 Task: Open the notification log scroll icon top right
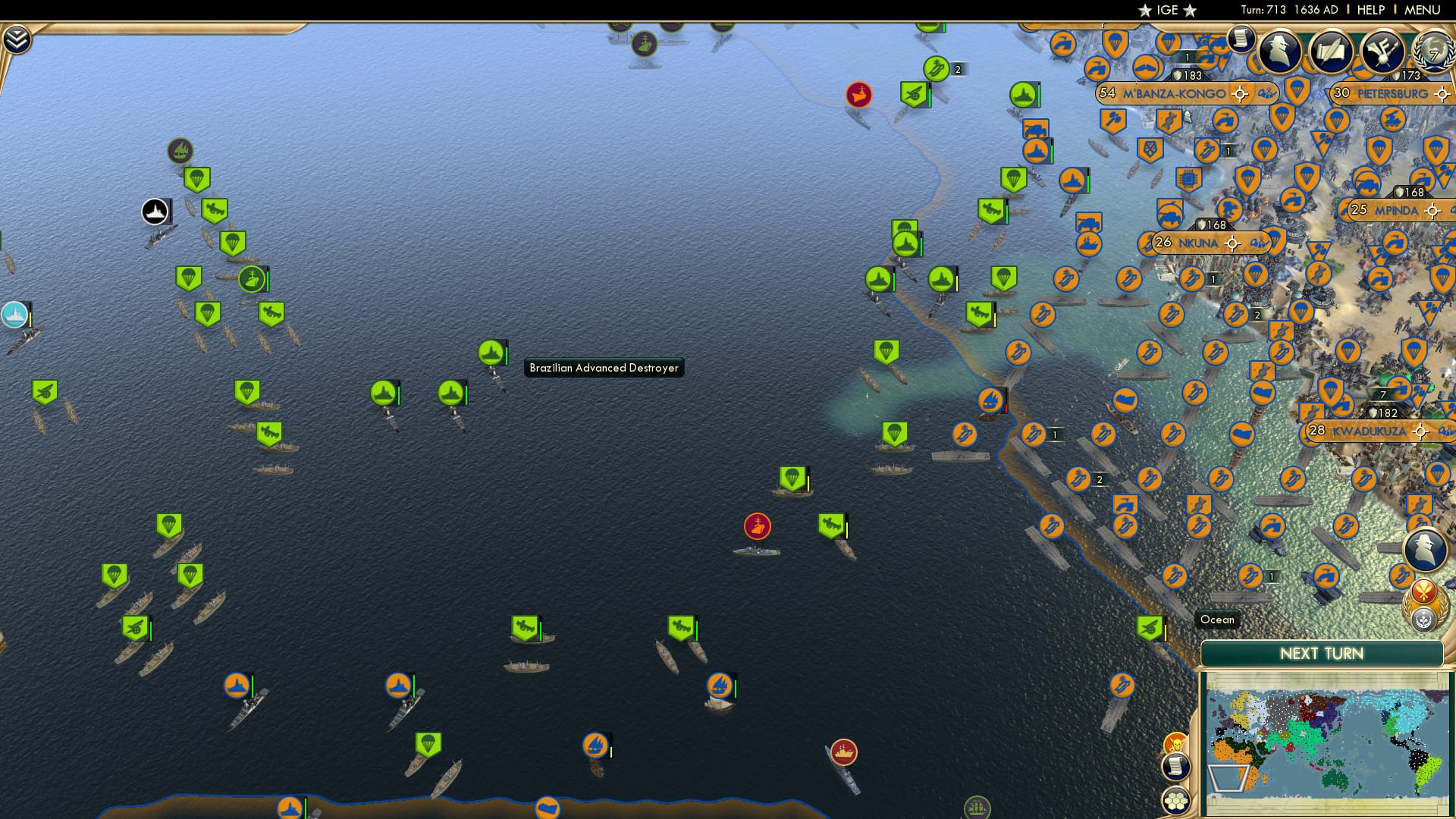1241,40
